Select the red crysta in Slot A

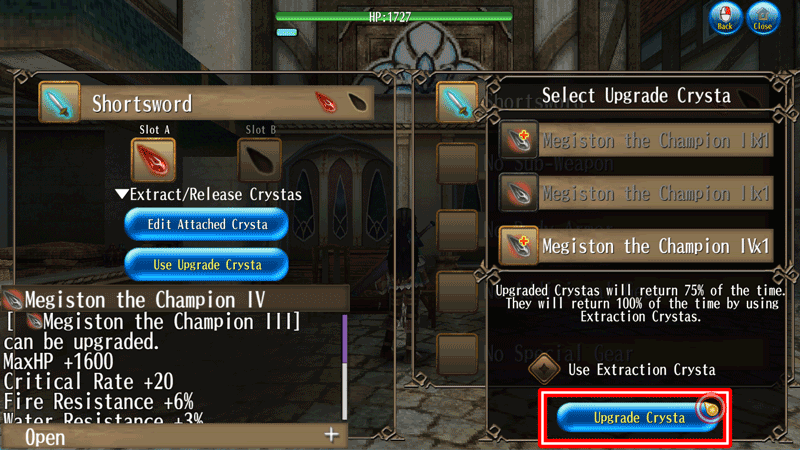point(153,159)
